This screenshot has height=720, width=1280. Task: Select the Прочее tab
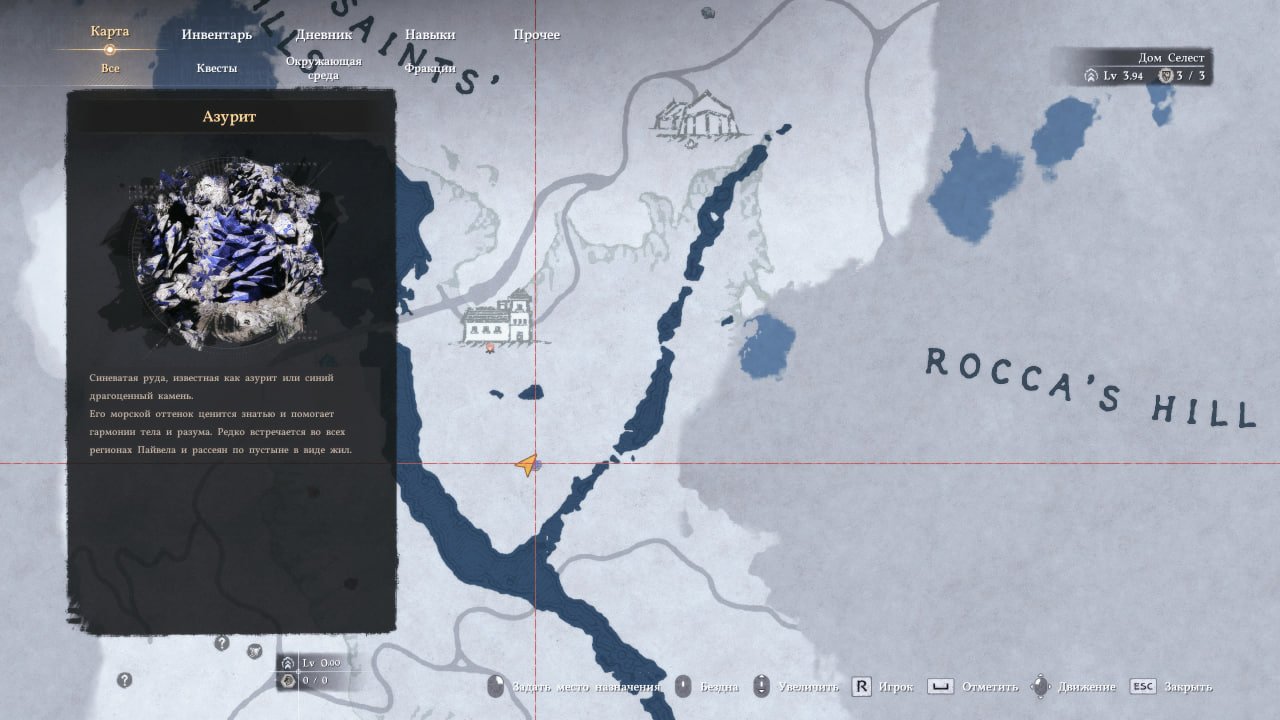[537, 35]
